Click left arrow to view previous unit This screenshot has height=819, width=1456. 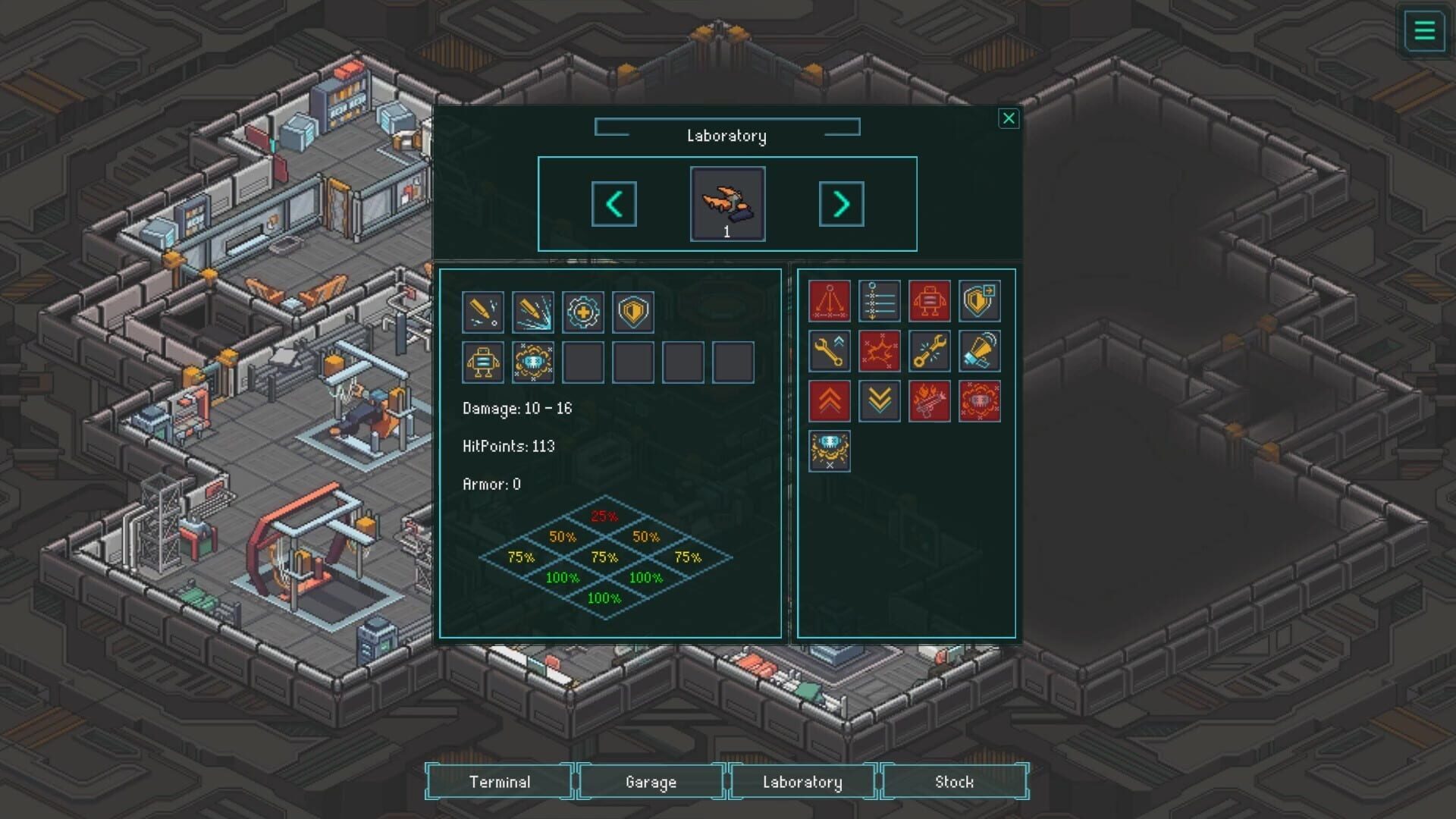[614, 203]
